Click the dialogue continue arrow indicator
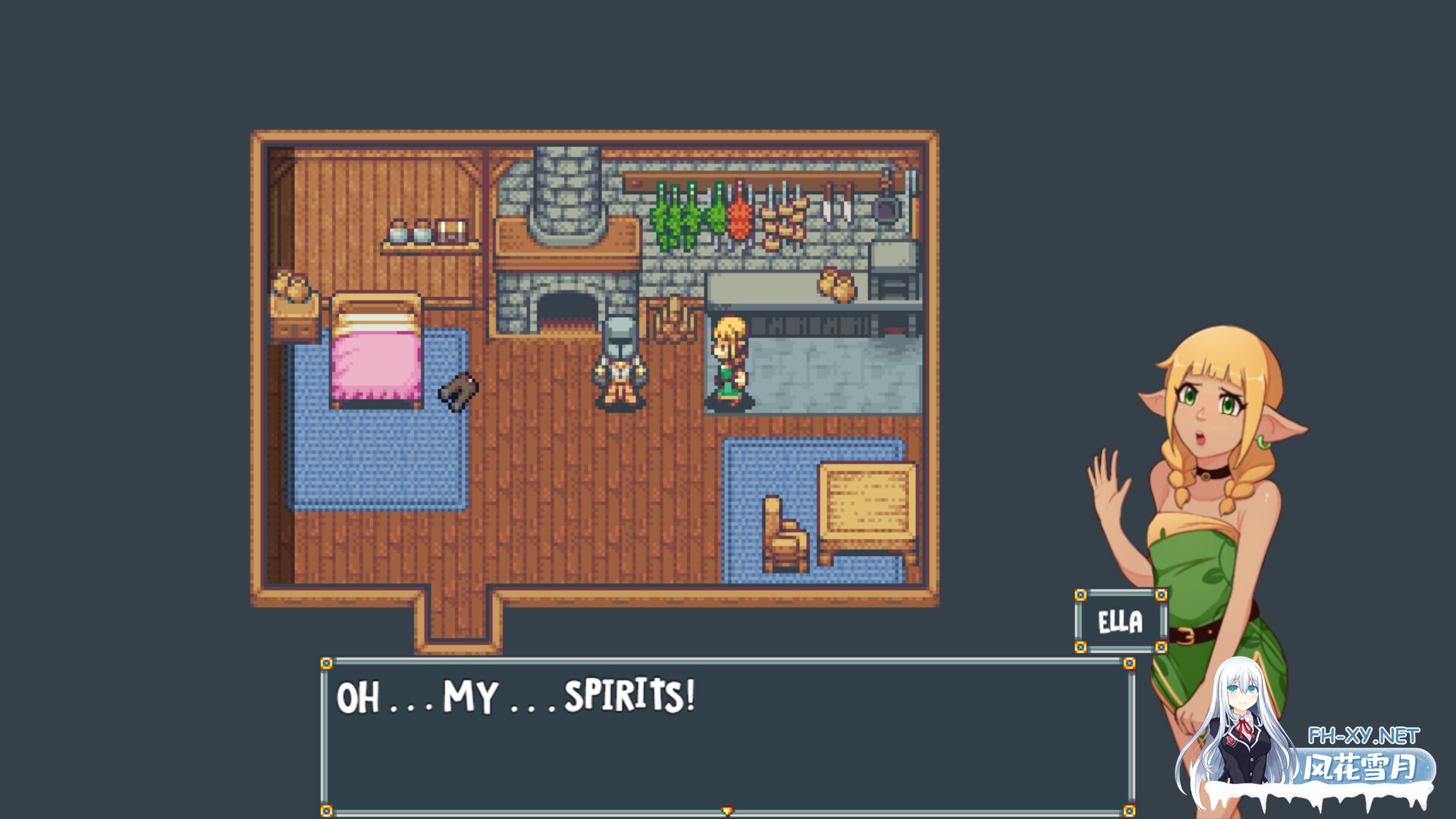Viewport: 1456px width, 819px height. coord(727,811)
